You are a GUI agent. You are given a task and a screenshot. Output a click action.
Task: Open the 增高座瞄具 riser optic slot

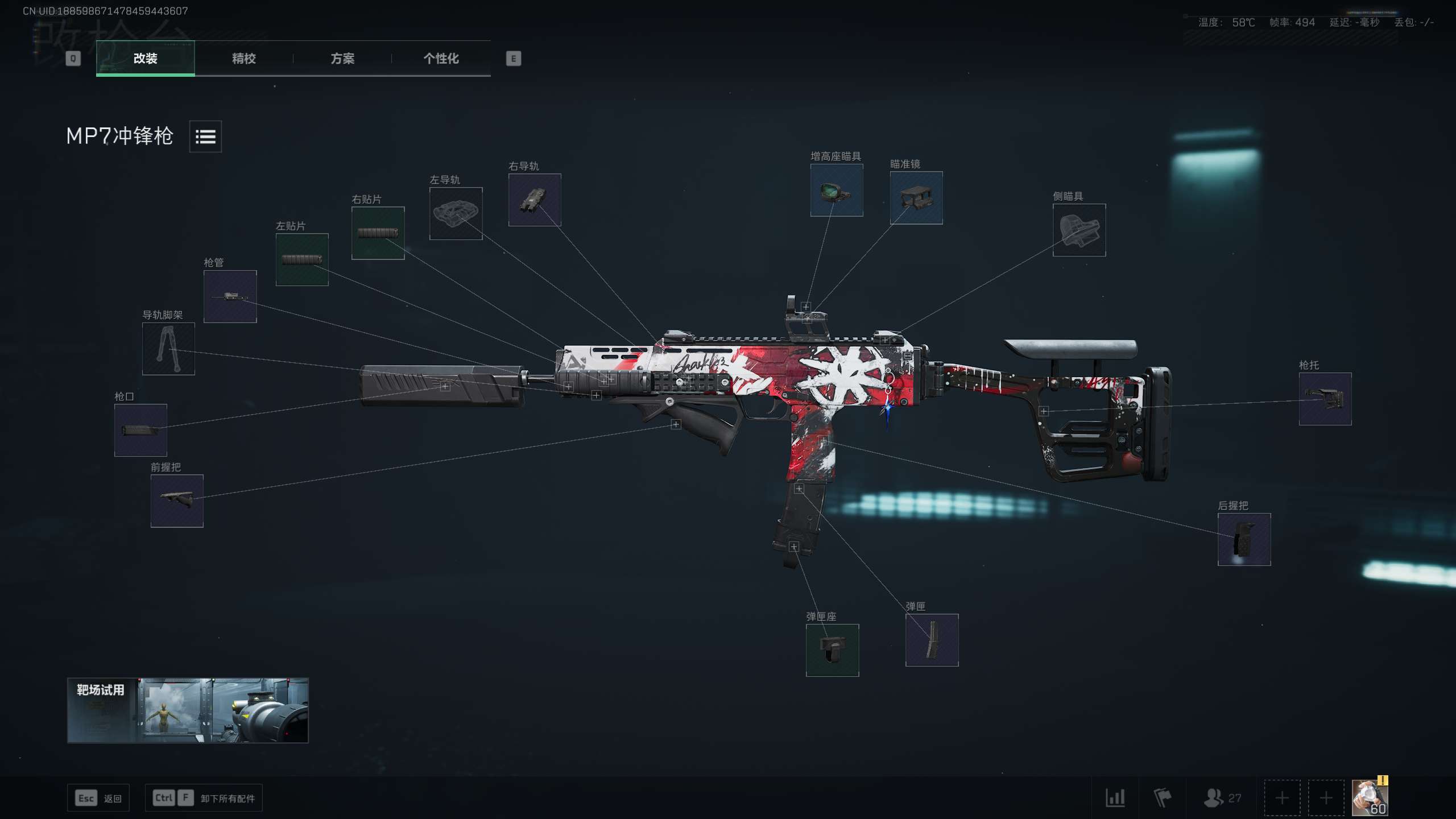(836, 190)
